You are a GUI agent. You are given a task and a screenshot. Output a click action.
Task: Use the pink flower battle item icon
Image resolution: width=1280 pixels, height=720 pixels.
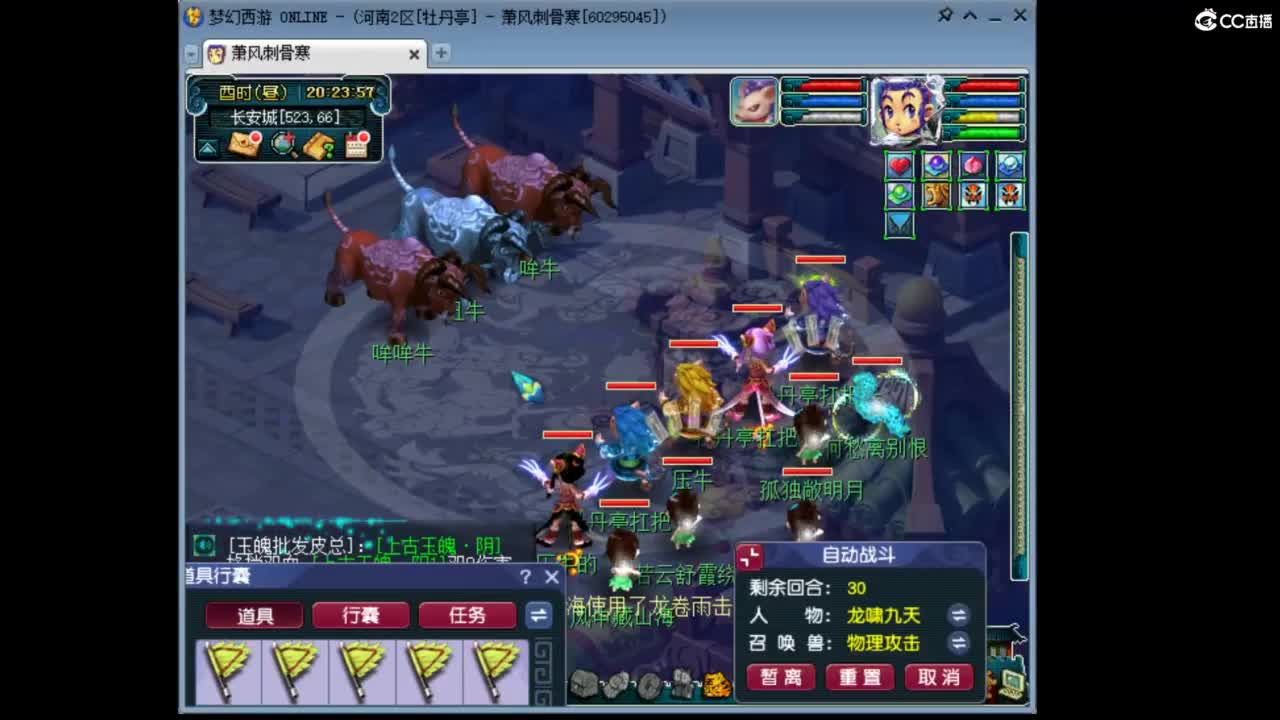973,165
